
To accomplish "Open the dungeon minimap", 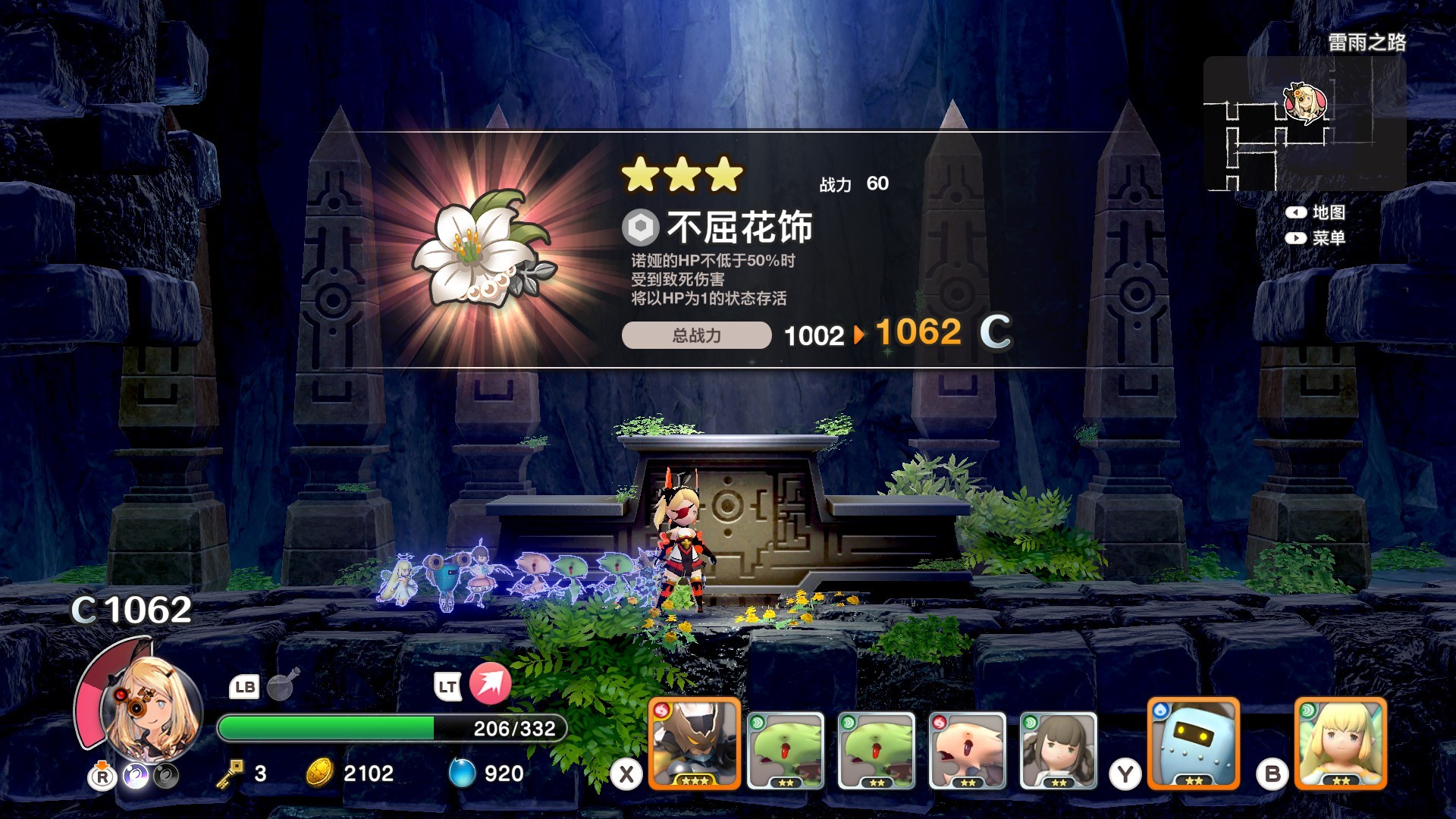I will [1304, 124].
